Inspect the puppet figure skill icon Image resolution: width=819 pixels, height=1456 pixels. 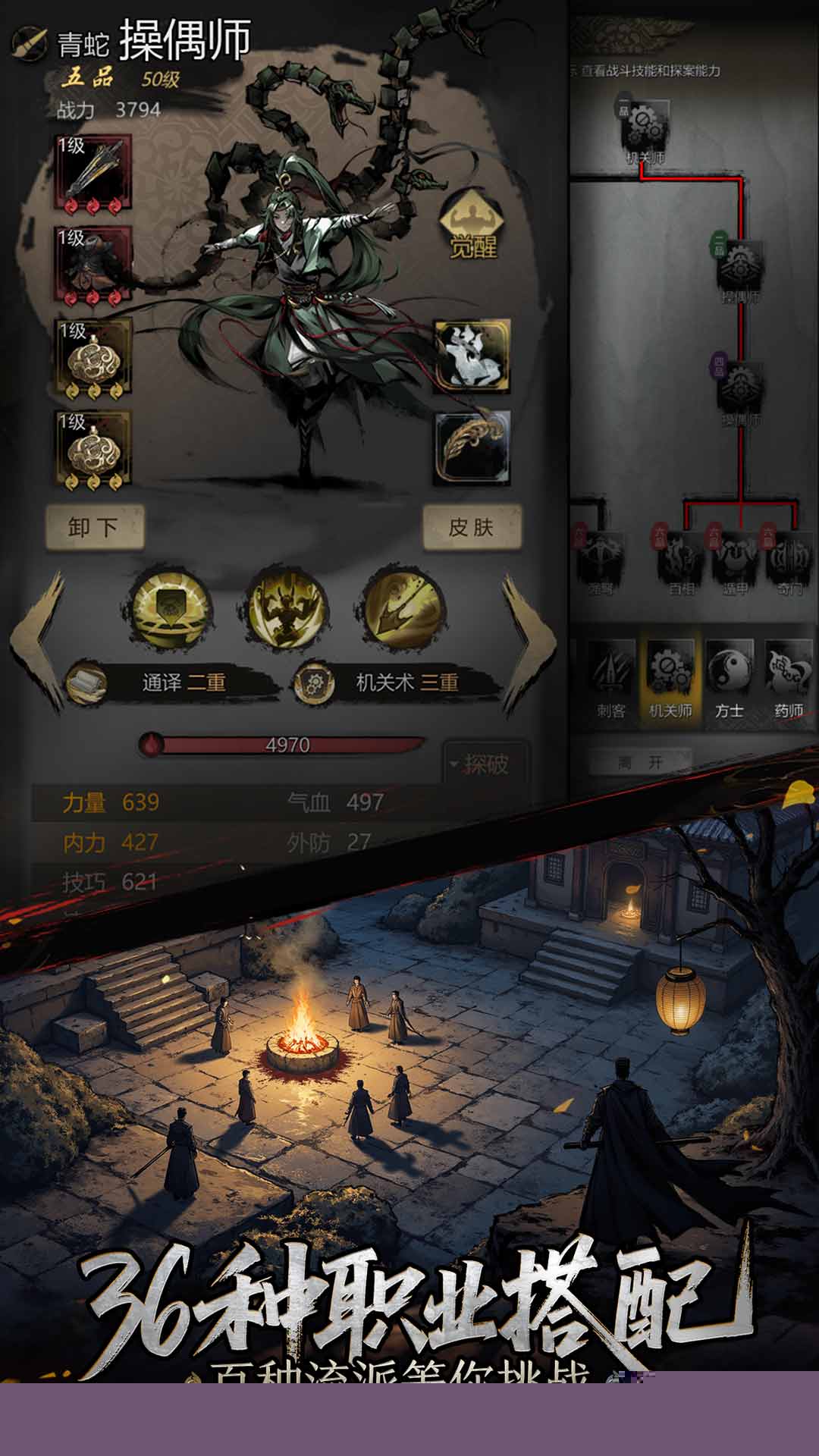point(287,608)
